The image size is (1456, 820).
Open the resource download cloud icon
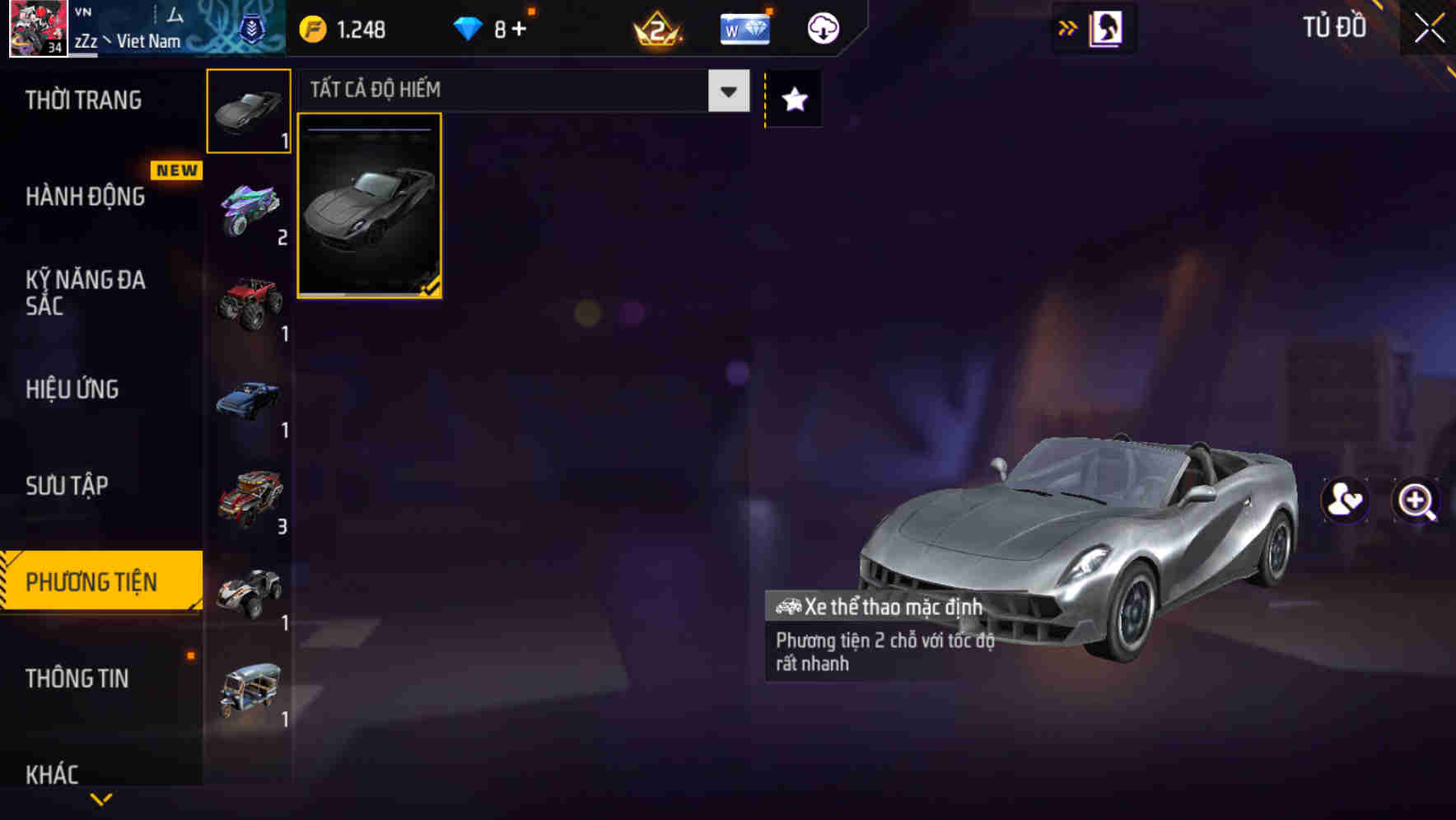coord(823,28)
